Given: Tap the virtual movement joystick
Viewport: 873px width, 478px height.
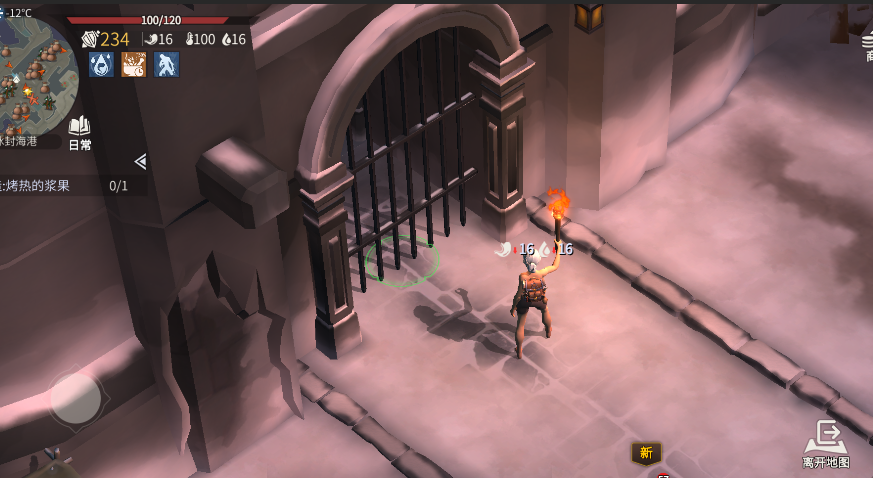Looking at the screenshot, I should pos(76,398).
